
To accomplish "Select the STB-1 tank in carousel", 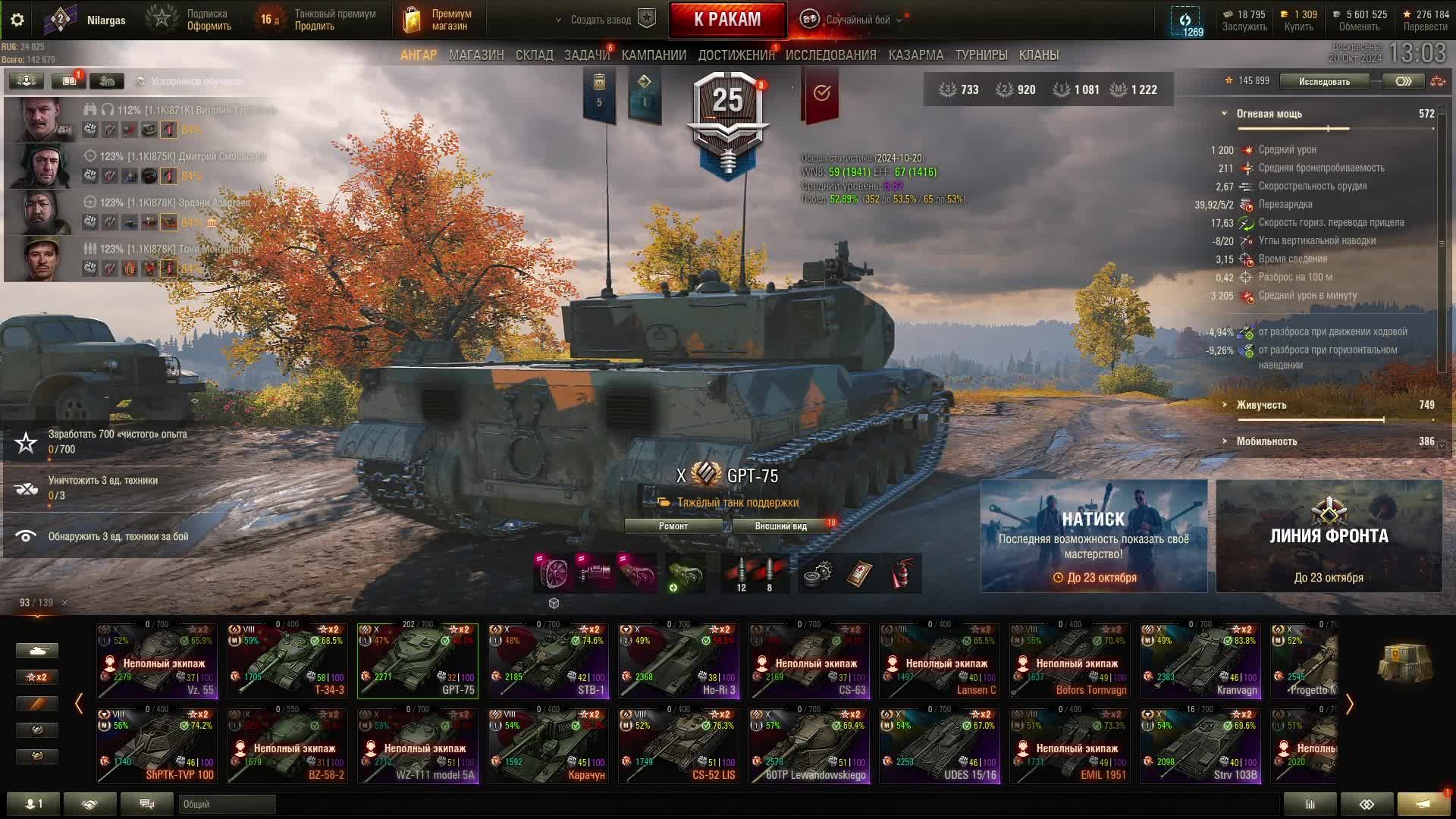I will 548,661.
